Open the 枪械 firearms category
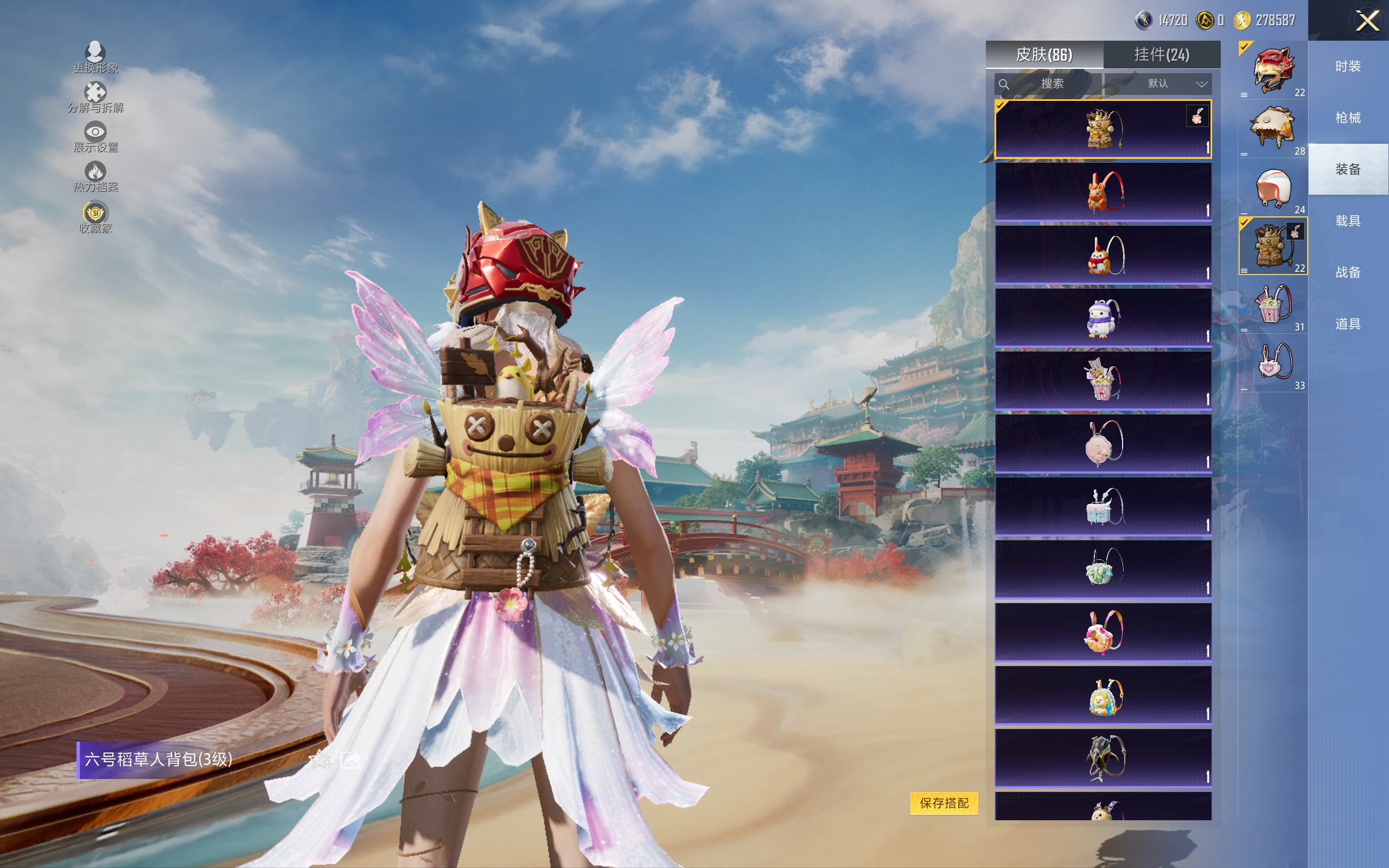This screenshot has height=868, width=1389. pyautogui.click(x=1347, y=118)
